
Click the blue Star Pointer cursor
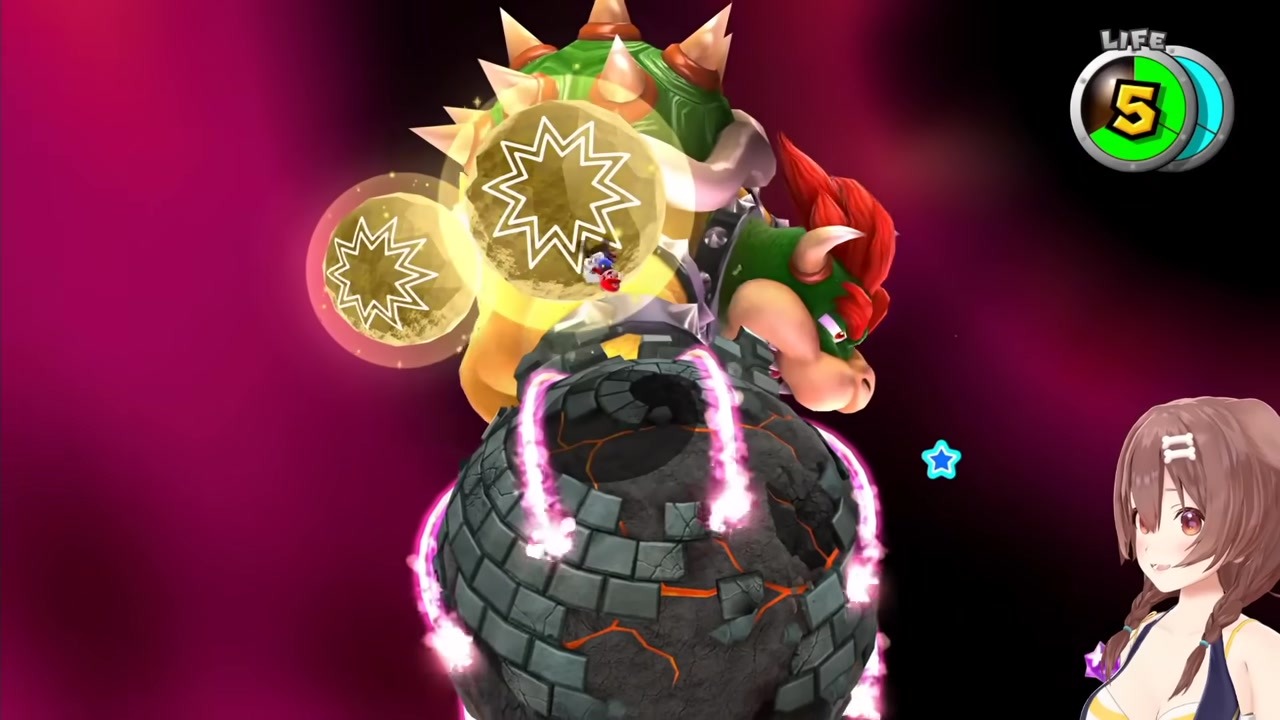click(x=941, y=460)
